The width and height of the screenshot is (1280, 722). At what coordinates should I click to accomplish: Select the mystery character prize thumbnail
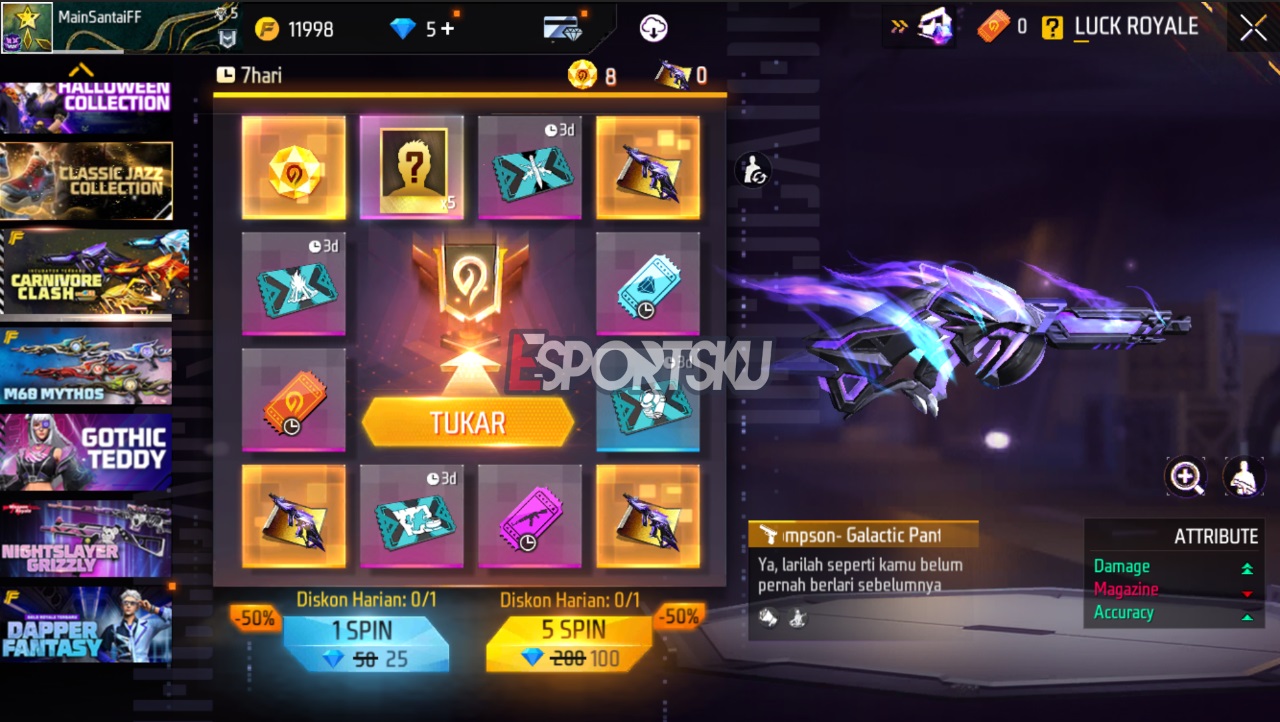(x=411, y=167)
